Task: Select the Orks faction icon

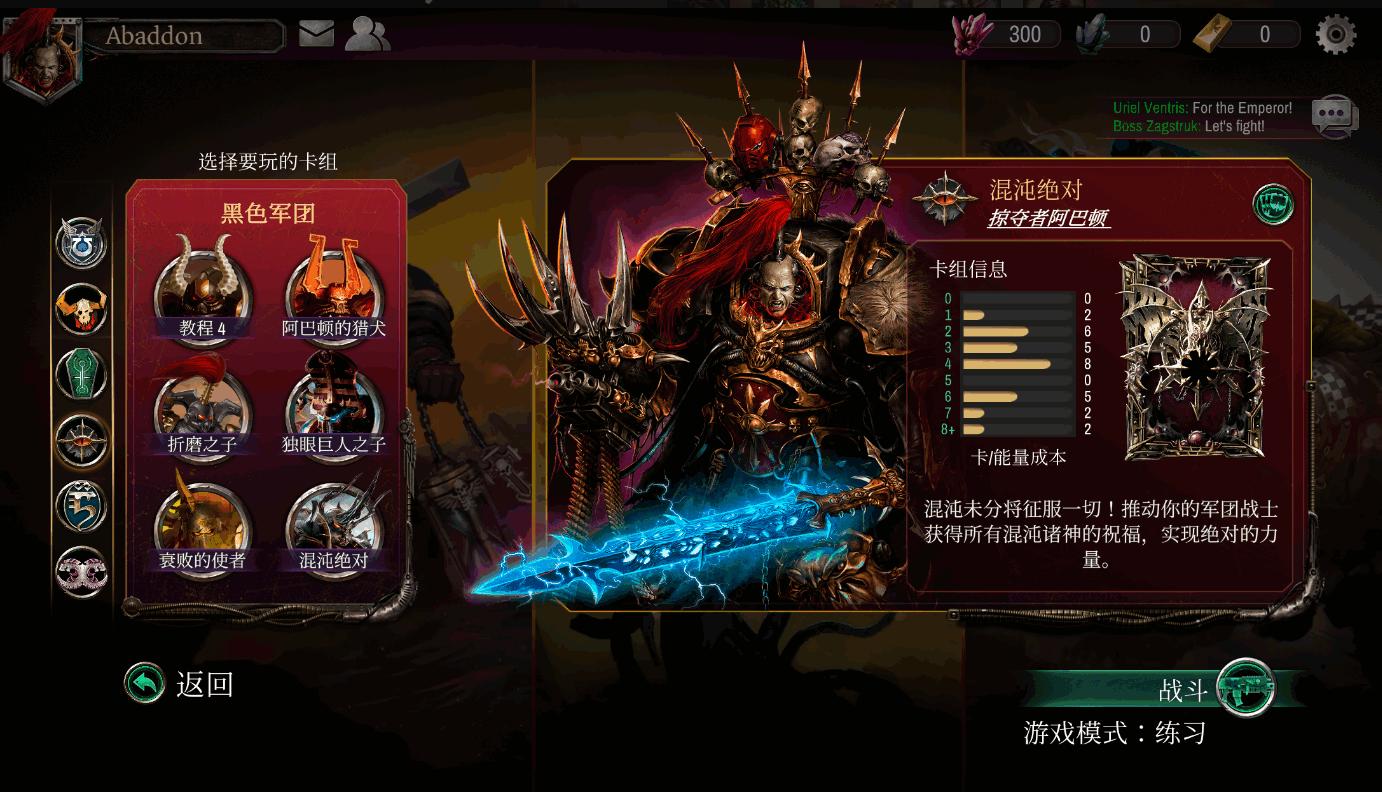Action: pos(81,309)
